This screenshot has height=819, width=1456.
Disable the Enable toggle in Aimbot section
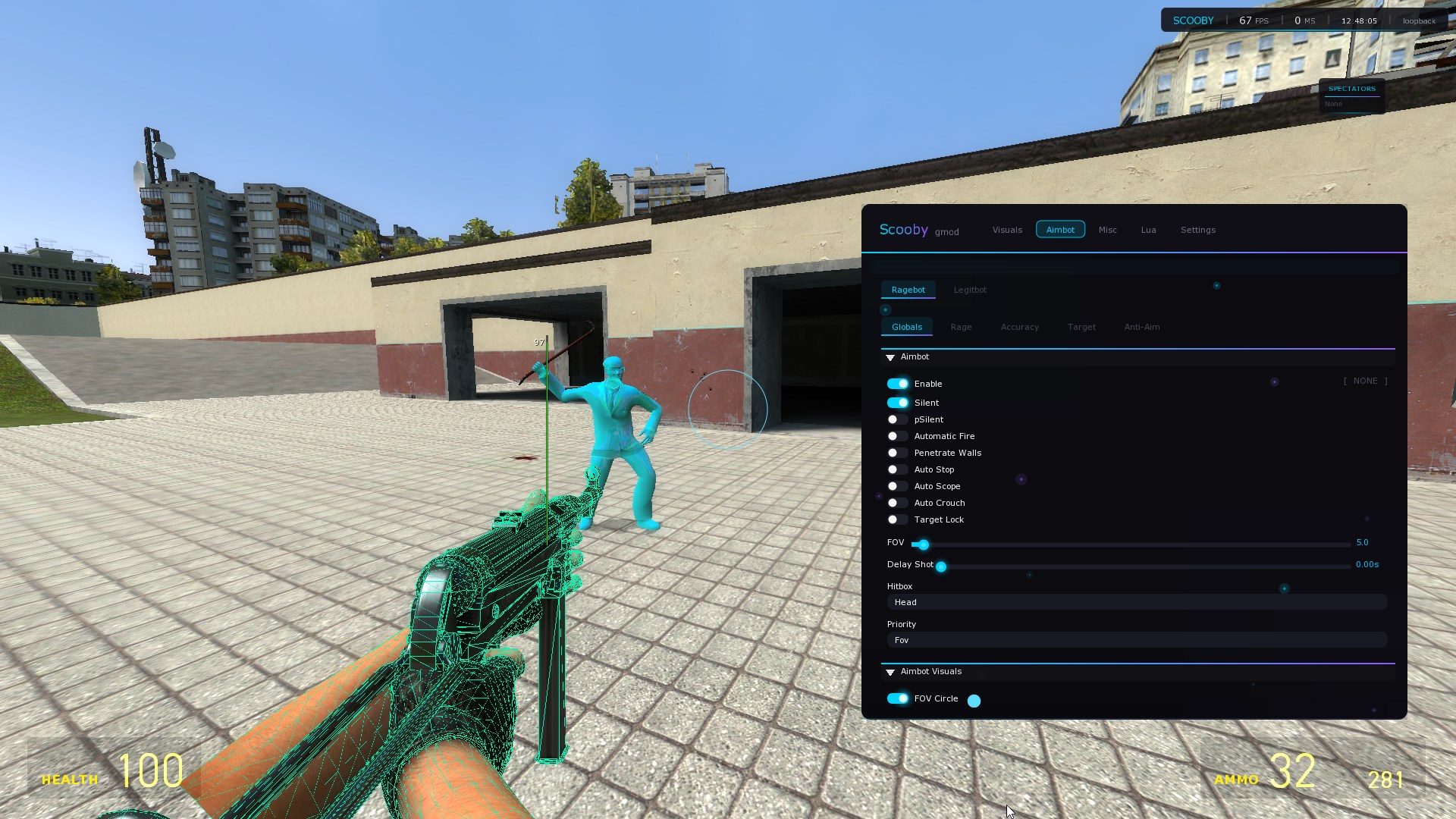[x=897, y=384]
